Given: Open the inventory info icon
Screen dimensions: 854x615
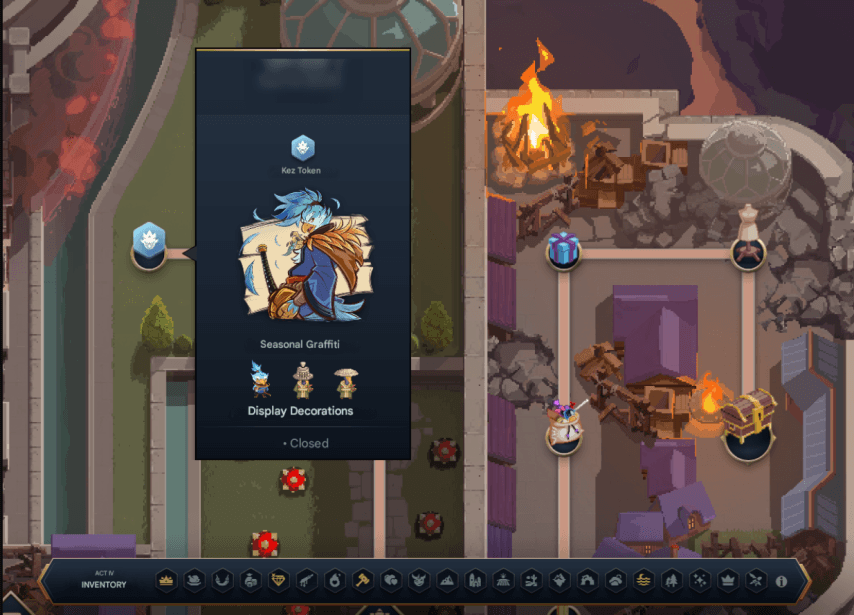Looking at the screenshot, I should coord(781,580).
